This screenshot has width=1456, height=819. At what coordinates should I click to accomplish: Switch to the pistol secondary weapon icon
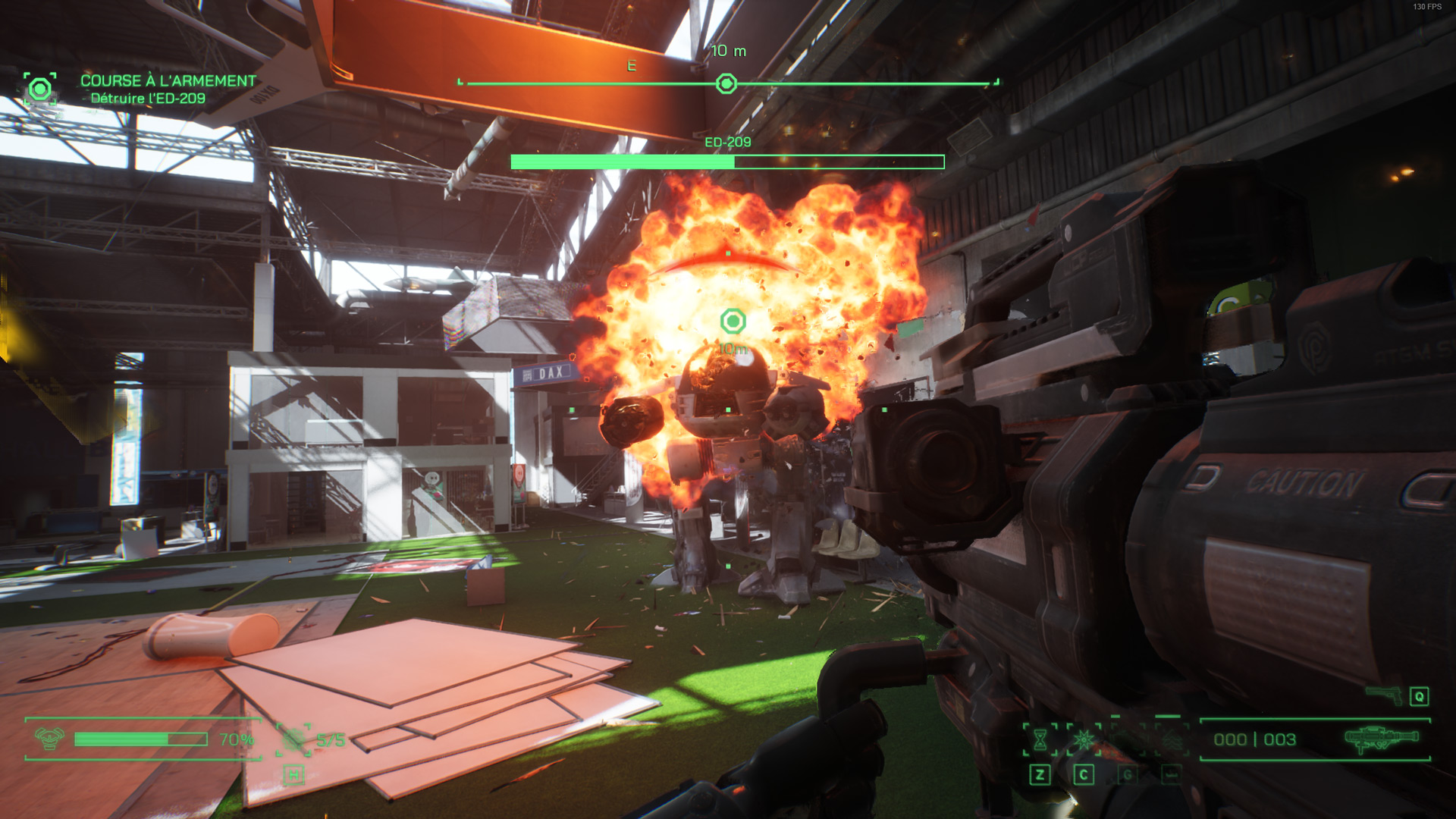[x=1384, y=693]
